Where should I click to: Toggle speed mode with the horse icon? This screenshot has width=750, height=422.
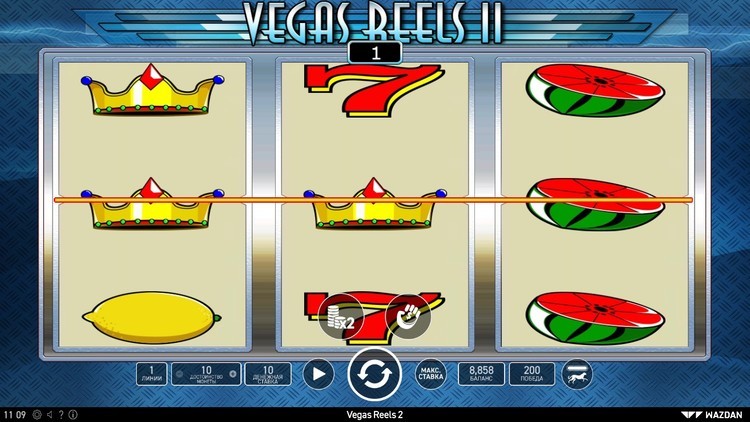(x=577, y=374)
